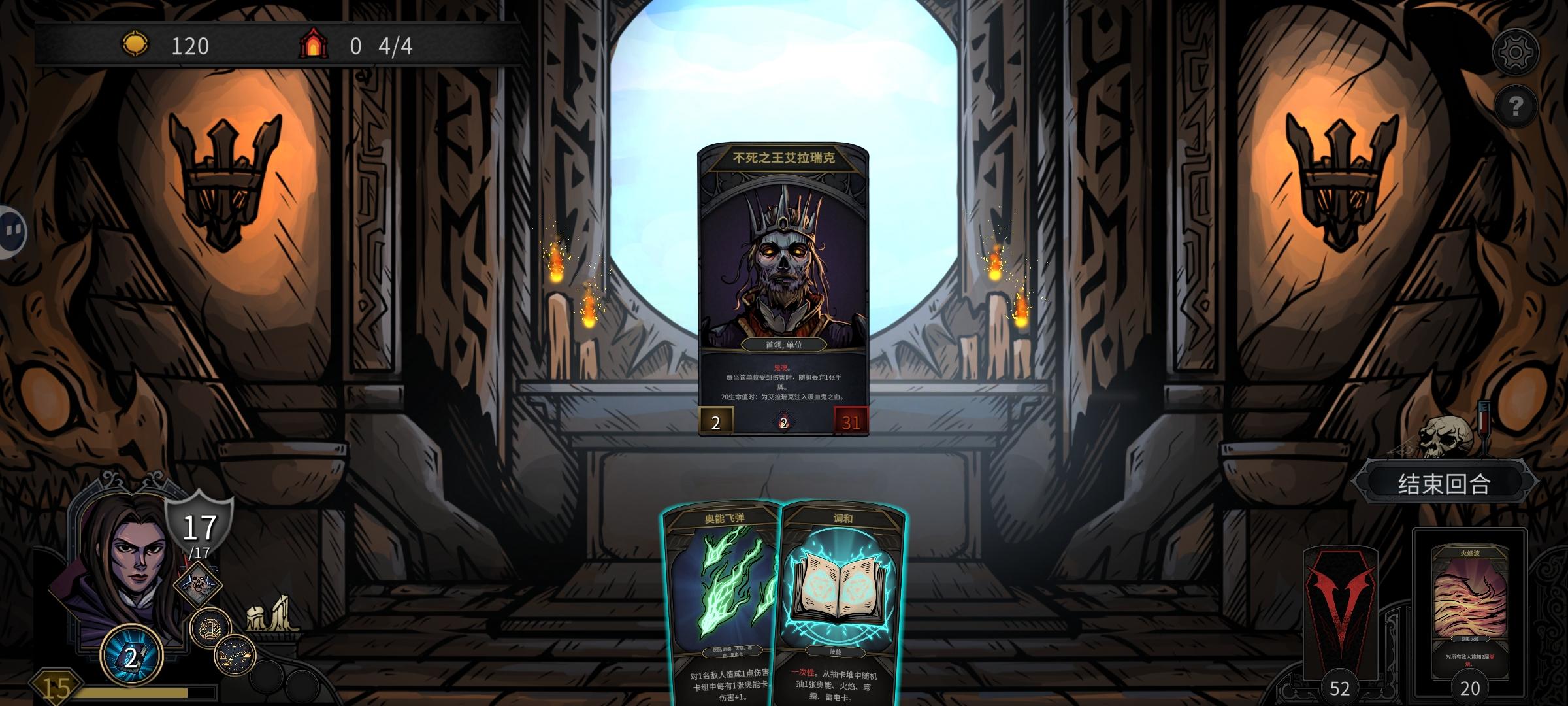1568x706 pixels.
Task: Click the red gate icon showing 4/4
Action: click(316, 44)
